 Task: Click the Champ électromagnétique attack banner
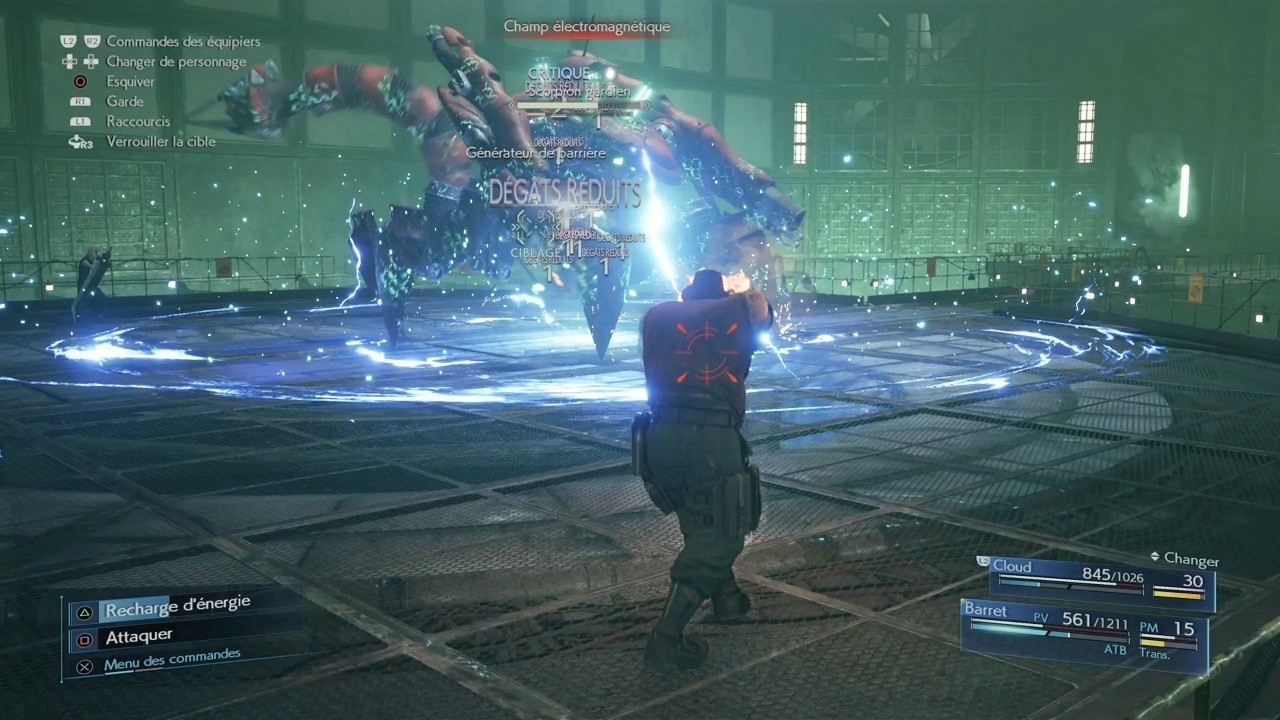coord(588,27)
